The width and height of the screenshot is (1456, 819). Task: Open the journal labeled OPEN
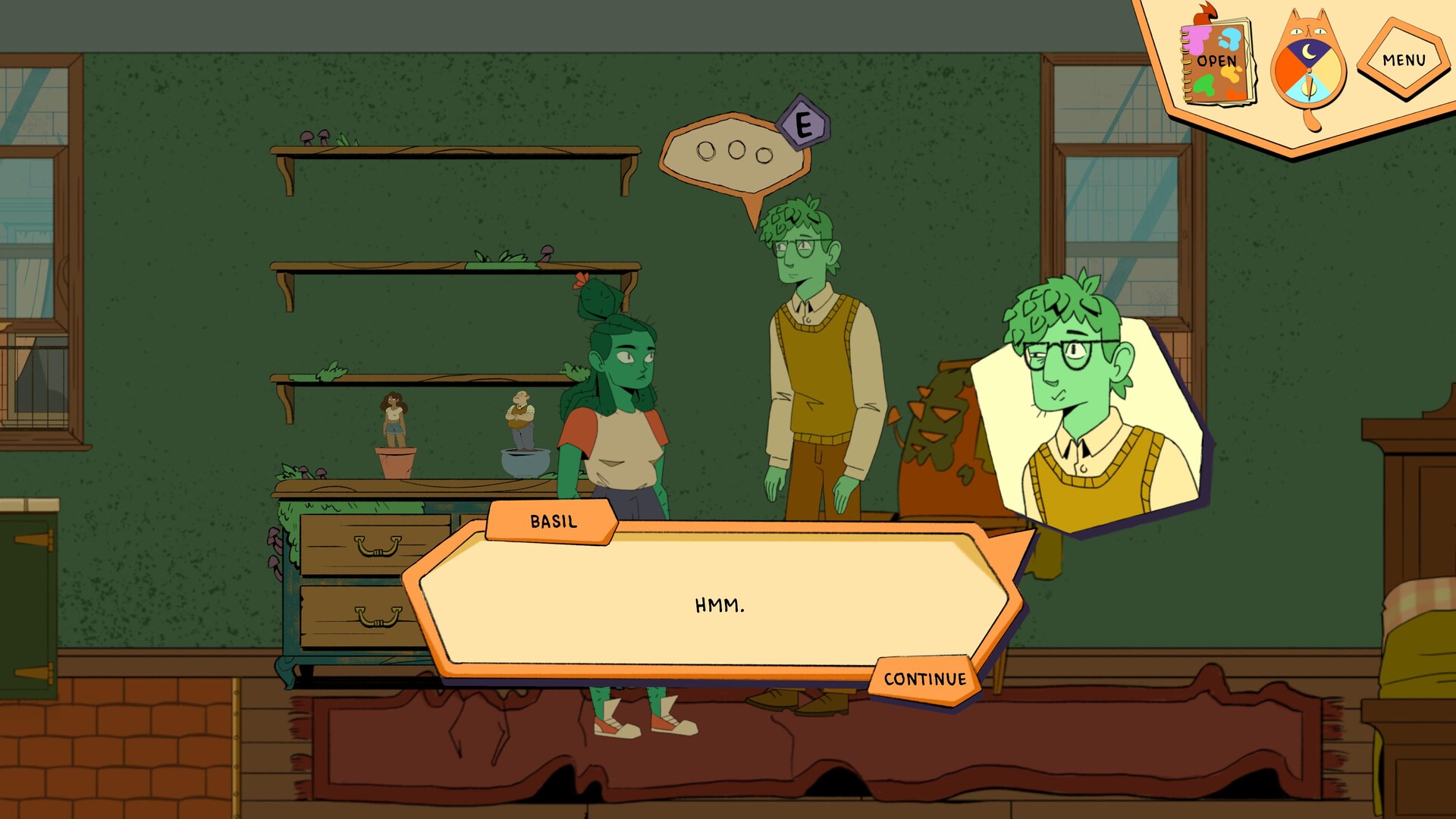1216,61
